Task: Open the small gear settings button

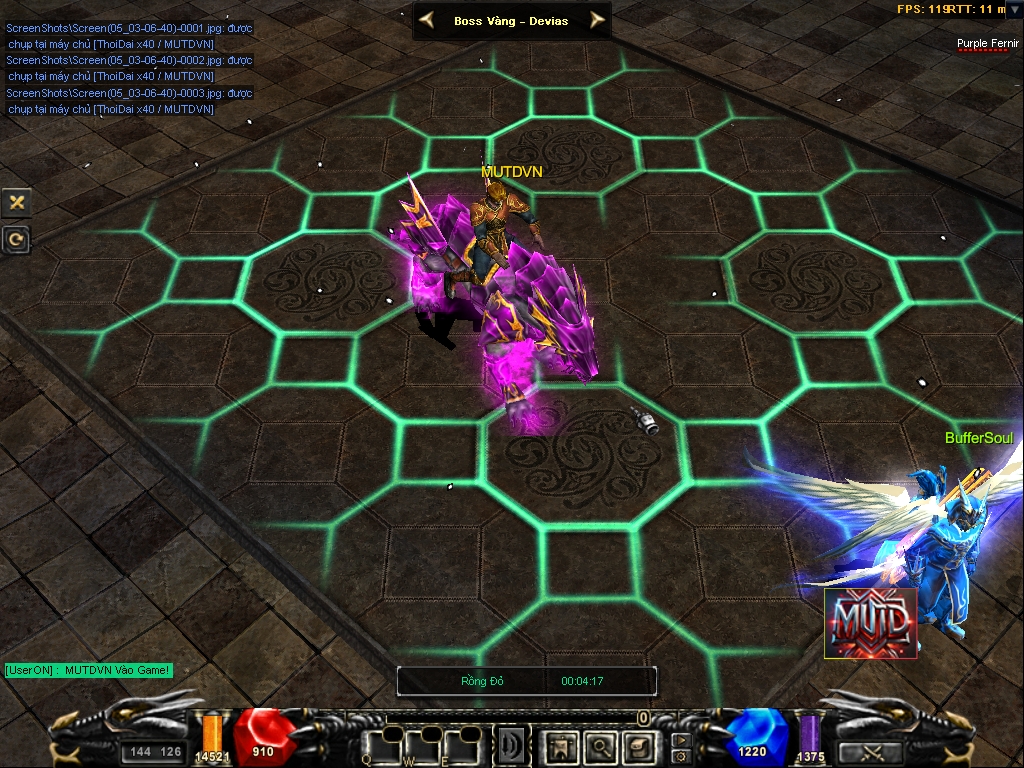Action: pos(681,756)
